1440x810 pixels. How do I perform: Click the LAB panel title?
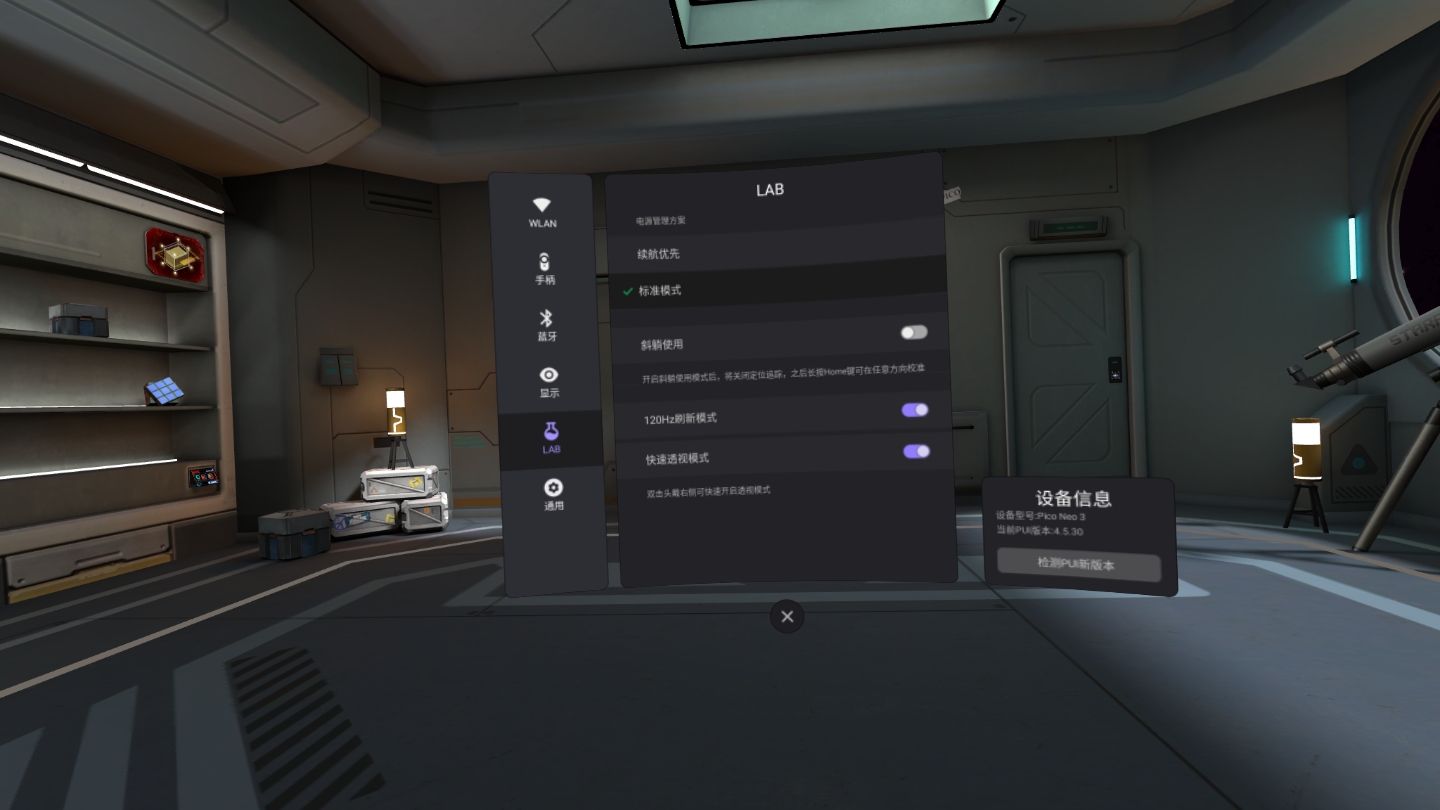coord(770,189)
